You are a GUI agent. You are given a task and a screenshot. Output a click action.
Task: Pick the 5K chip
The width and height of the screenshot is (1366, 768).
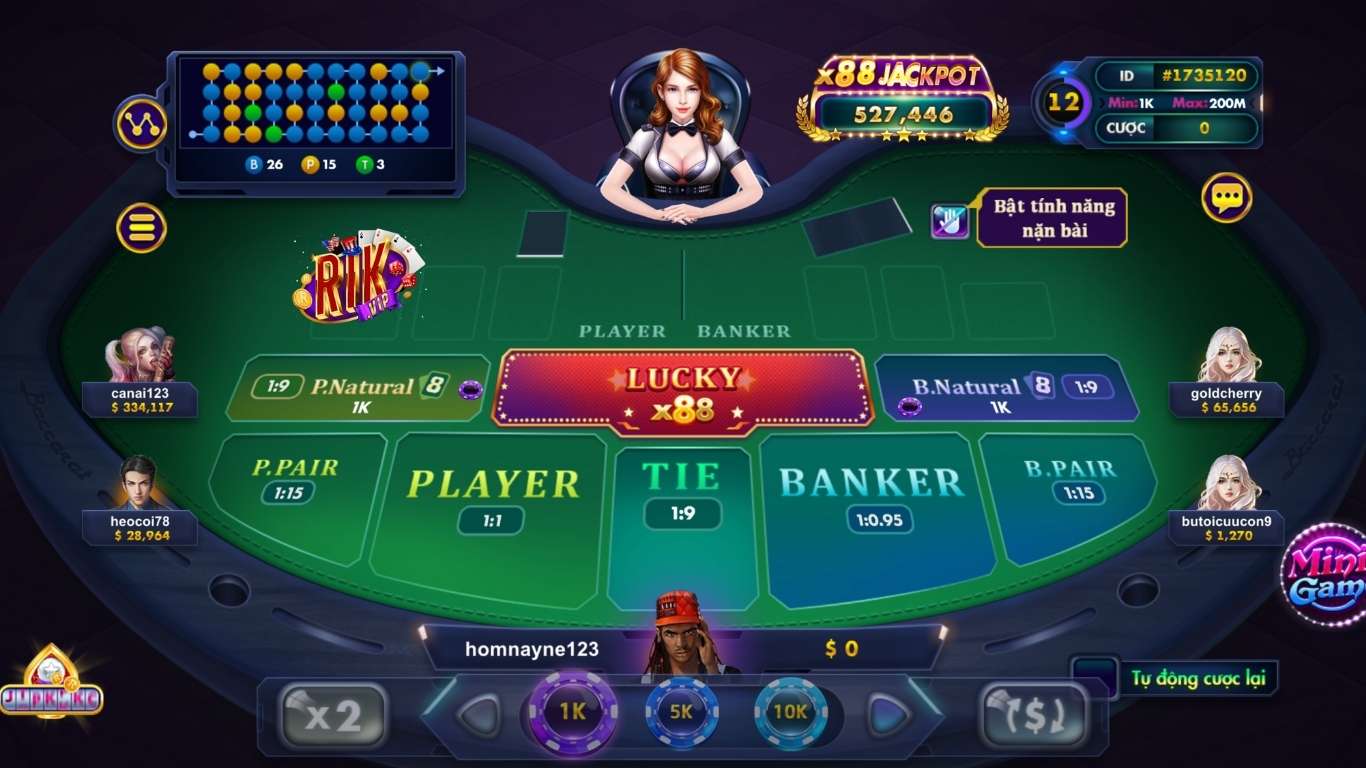click(682, 712)
